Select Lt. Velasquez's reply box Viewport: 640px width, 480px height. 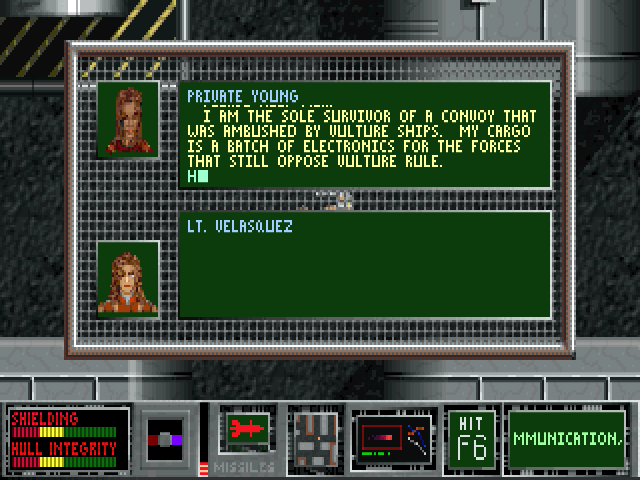point(365,265)
